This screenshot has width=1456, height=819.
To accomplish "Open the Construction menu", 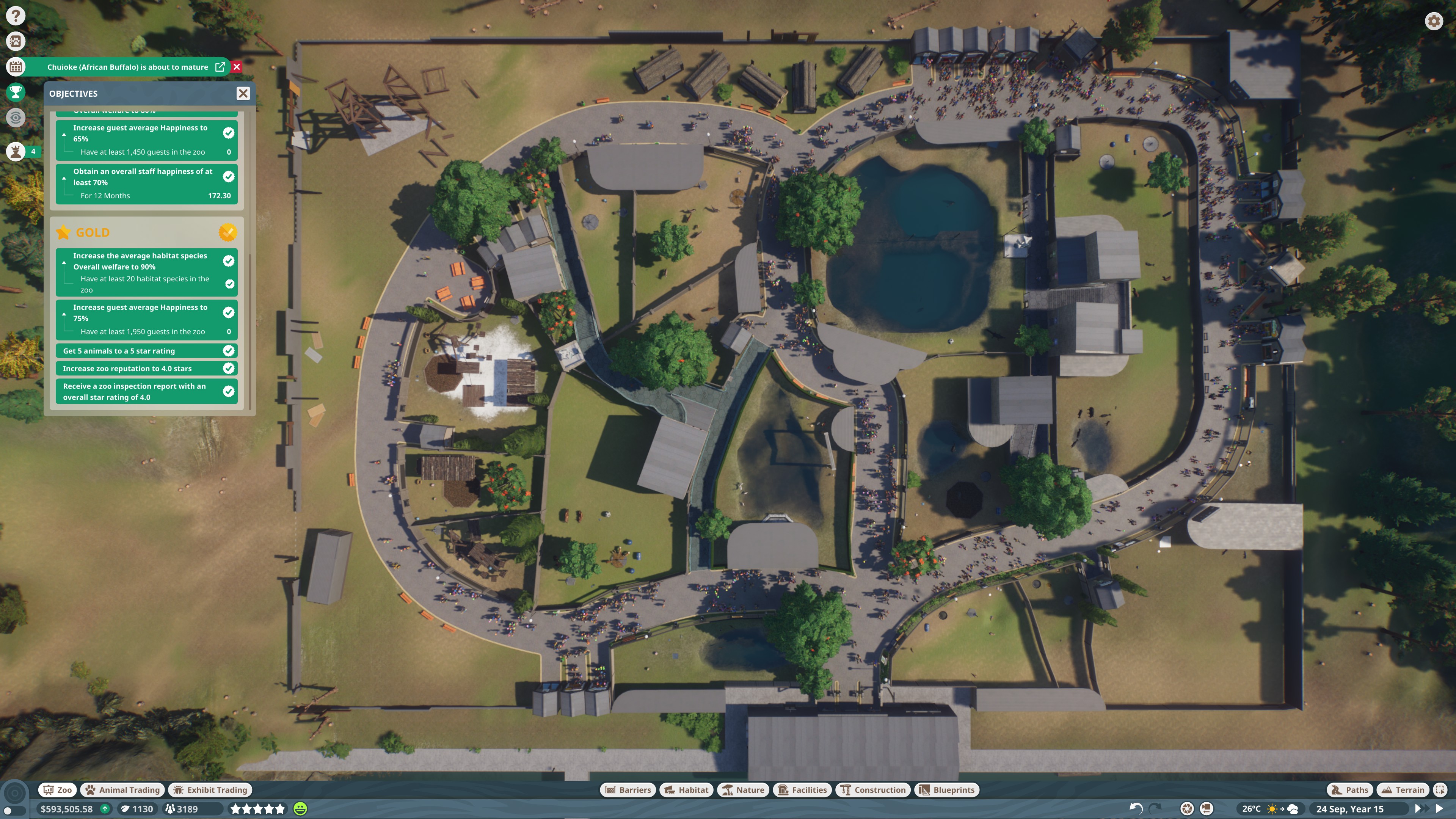I will [873, 789].
